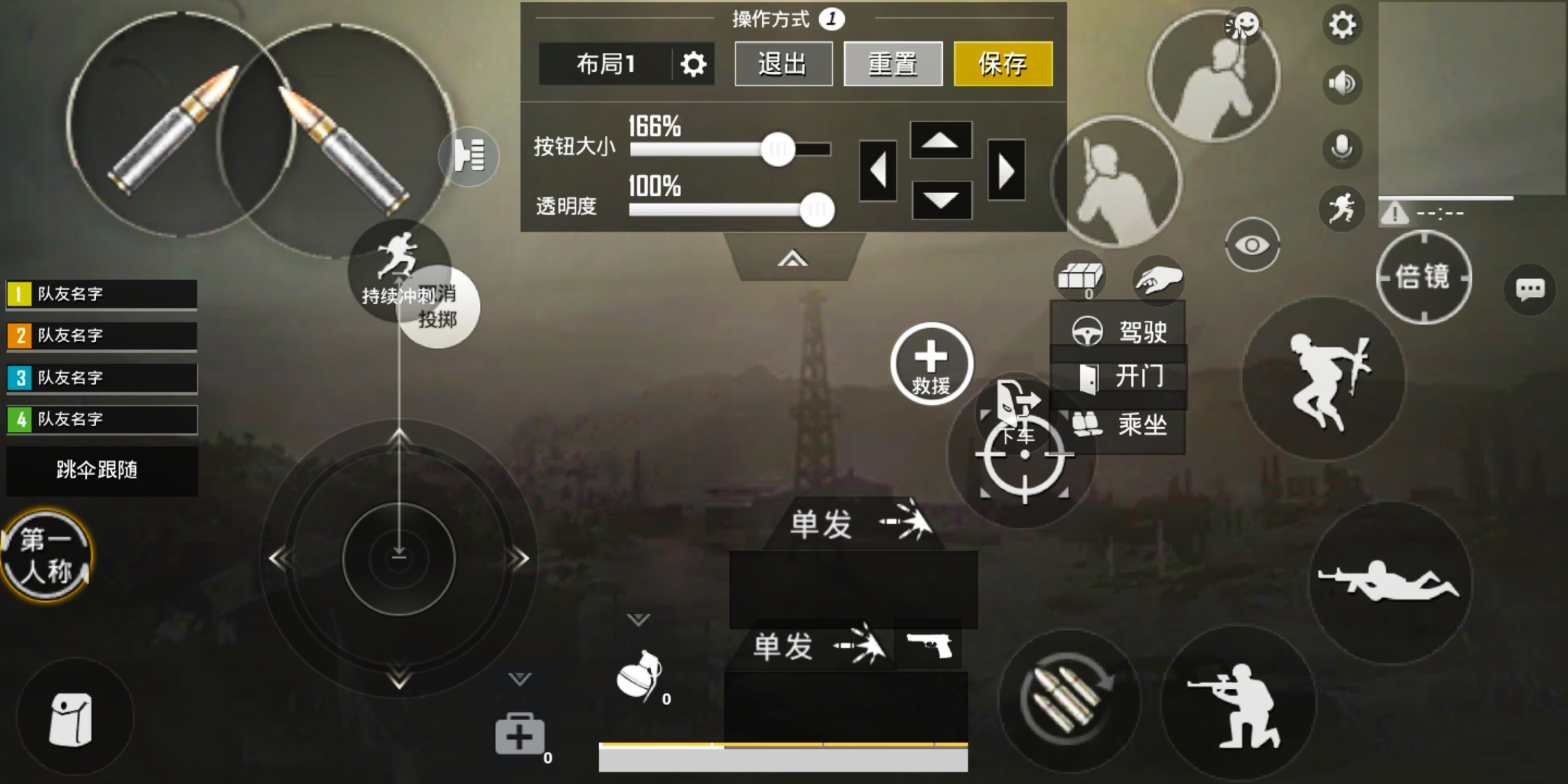Collapse the 操作方式 settings panel
The height and width of the screenshot is (784, 1568).
793,257
